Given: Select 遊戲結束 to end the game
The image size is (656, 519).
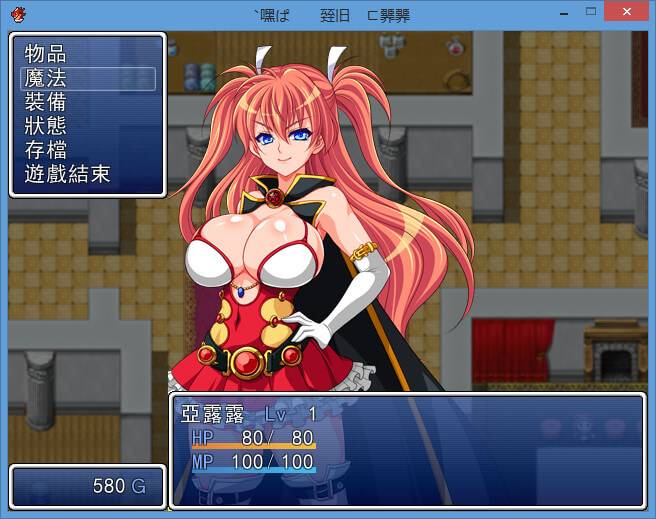Looking at the screenshot, I should [x=67, y=174].
